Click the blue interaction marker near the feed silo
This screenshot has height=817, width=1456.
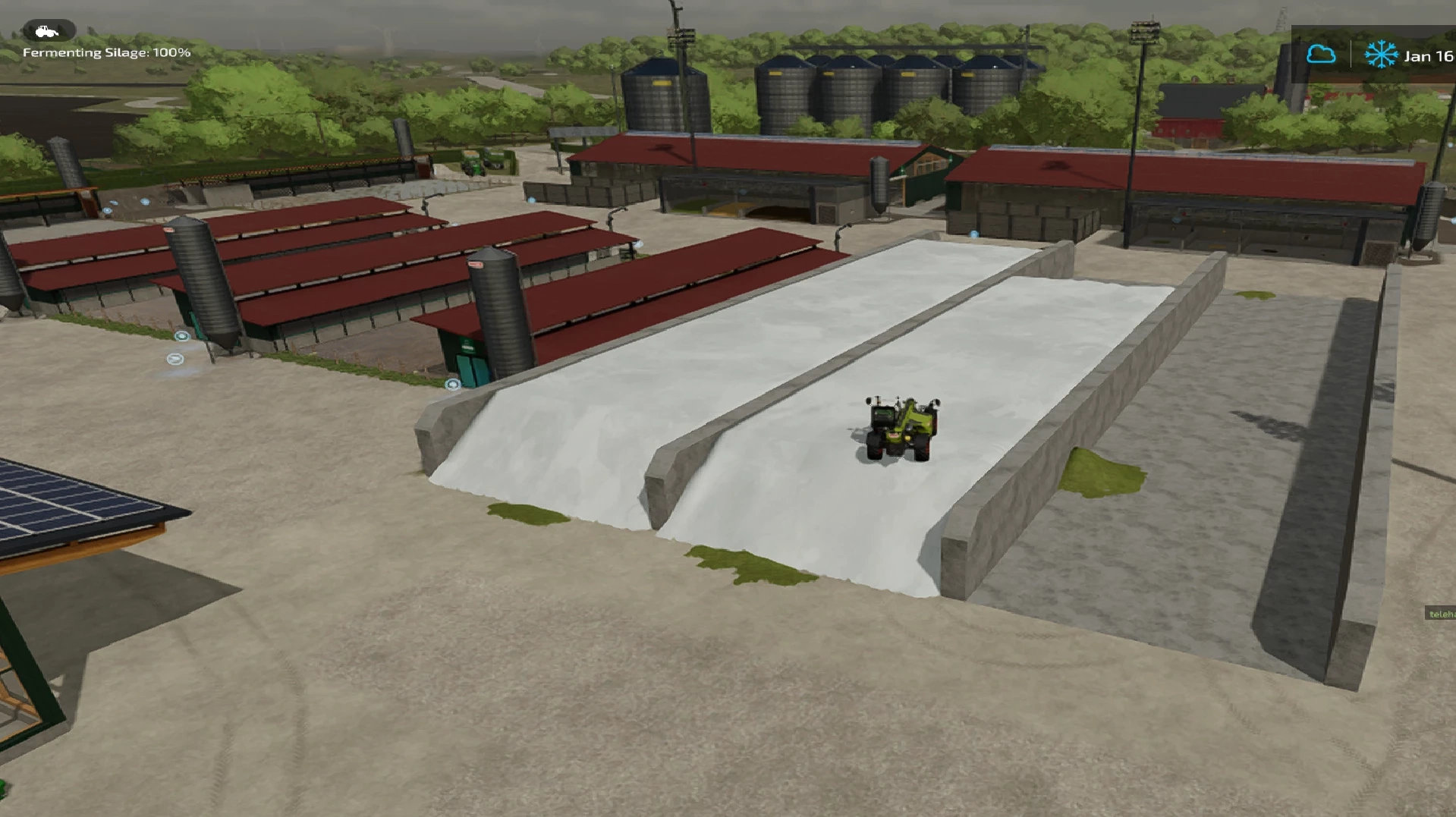pyautogui.click(x=181, y=336)
